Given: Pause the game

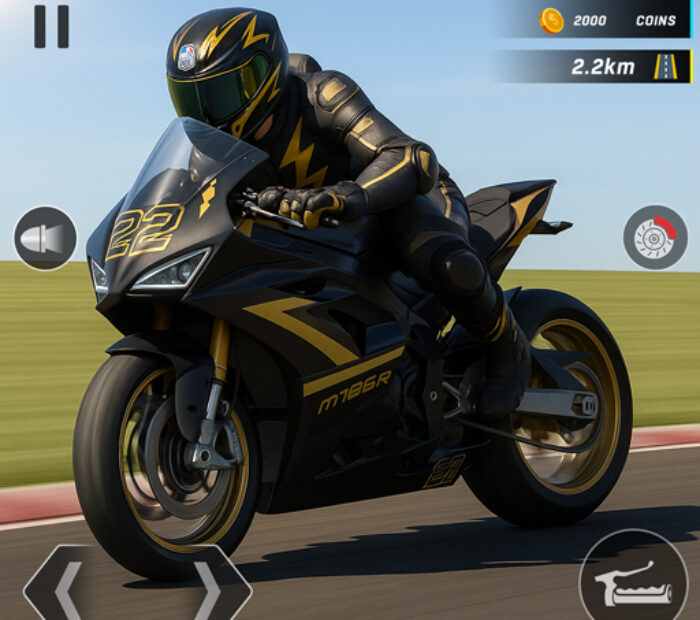Looking at the screenshot, I should [x=51, y=26].
